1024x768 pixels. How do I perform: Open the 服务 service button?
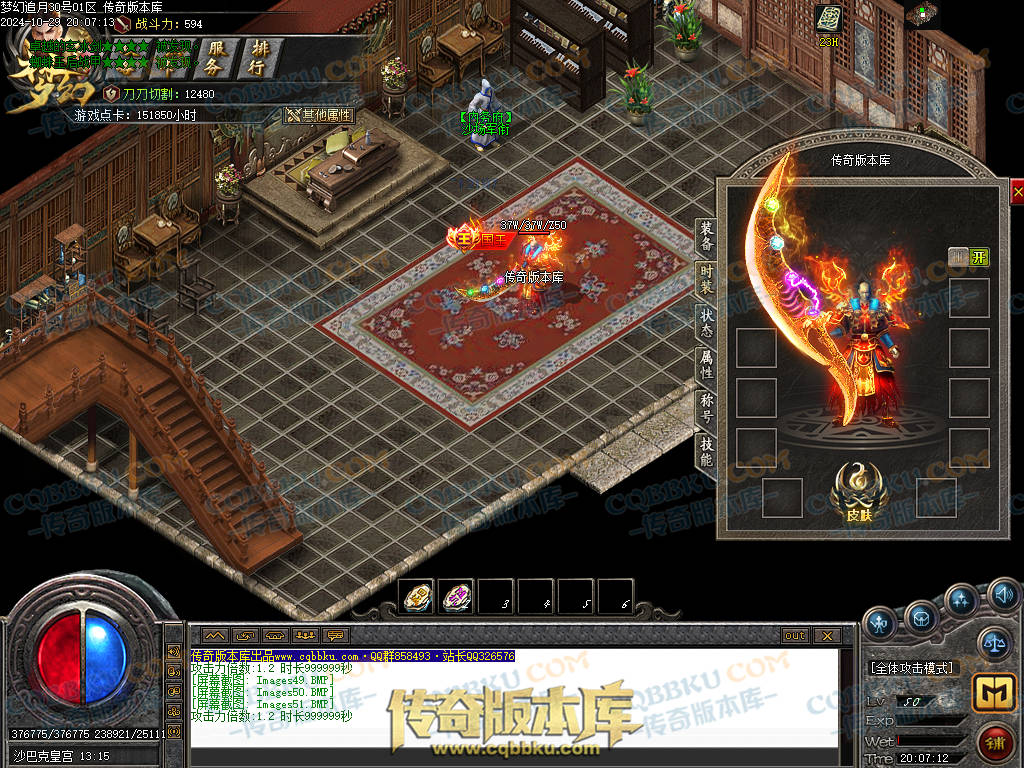(213, 57)
